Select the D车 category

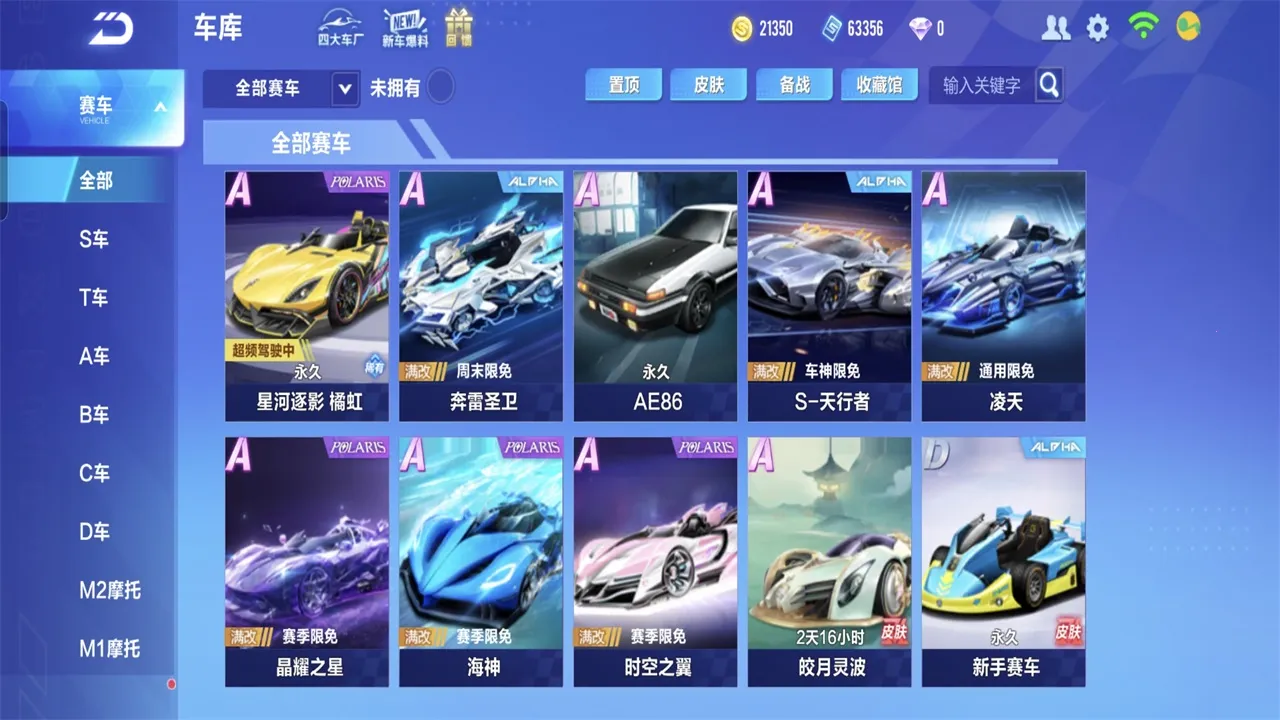pyautogui.click(x=94, y=532)
